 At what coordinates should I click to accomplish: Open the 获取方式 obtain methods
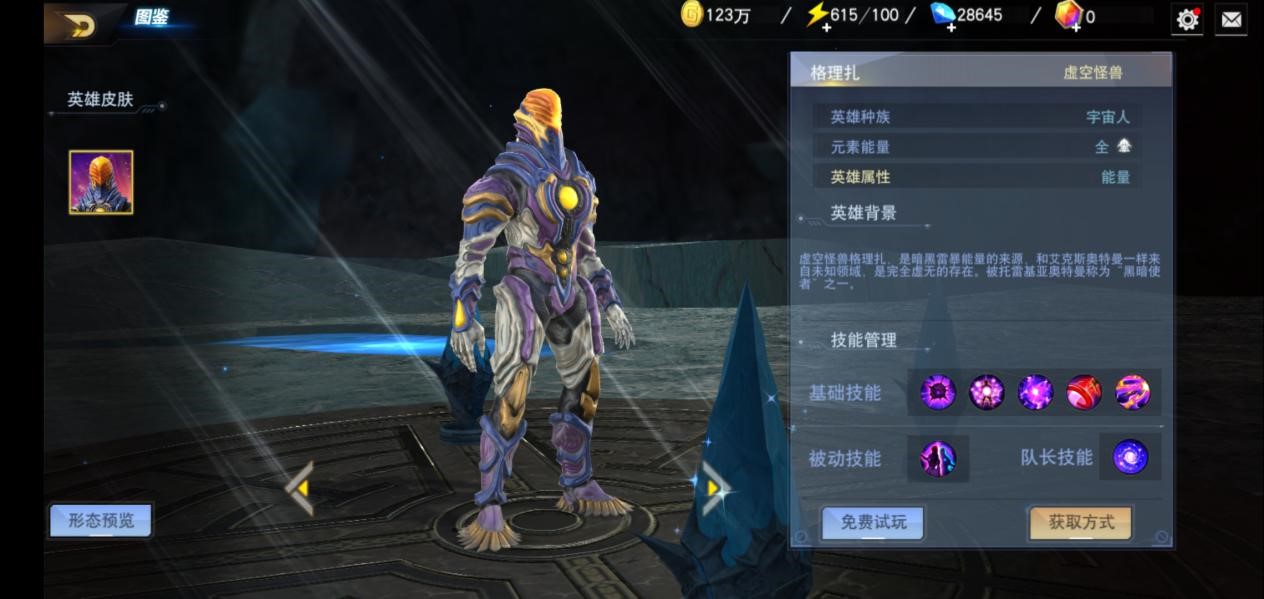[1080, 522]
